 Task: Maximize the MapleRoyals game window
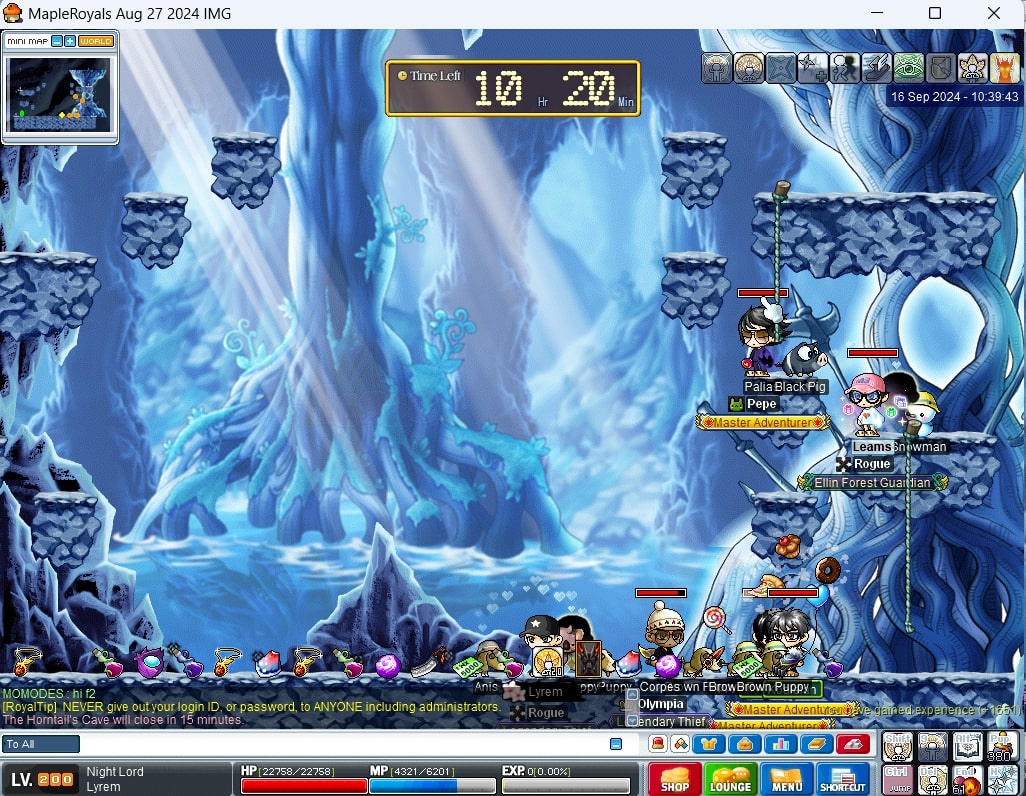pos(935,13)
